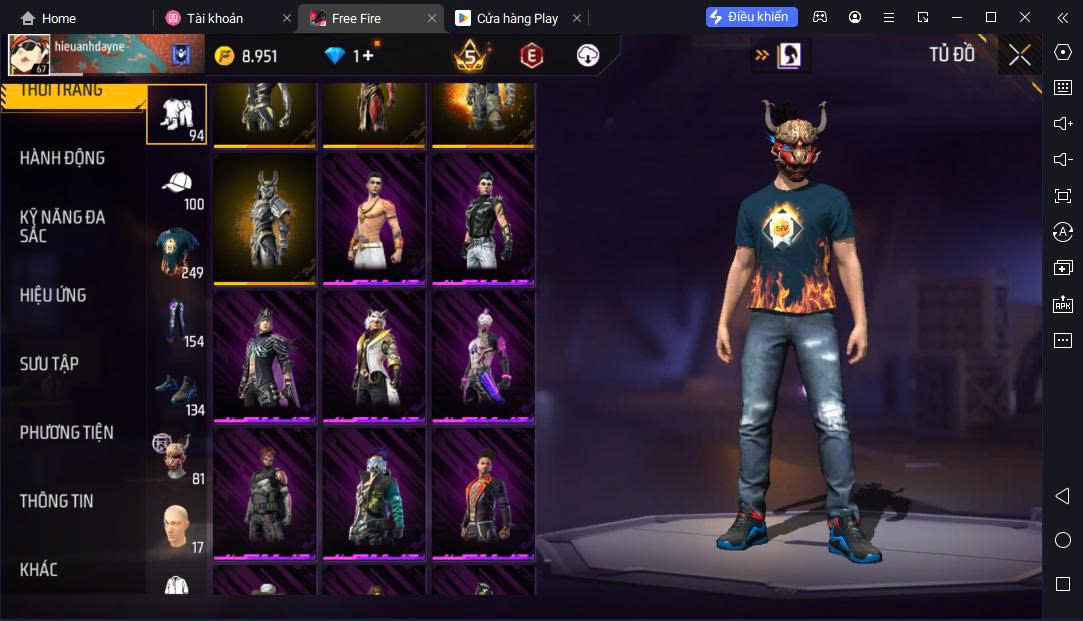Choose the t-shirt tops subcategory
The image size is (1083, 621).
pos(177,252)
